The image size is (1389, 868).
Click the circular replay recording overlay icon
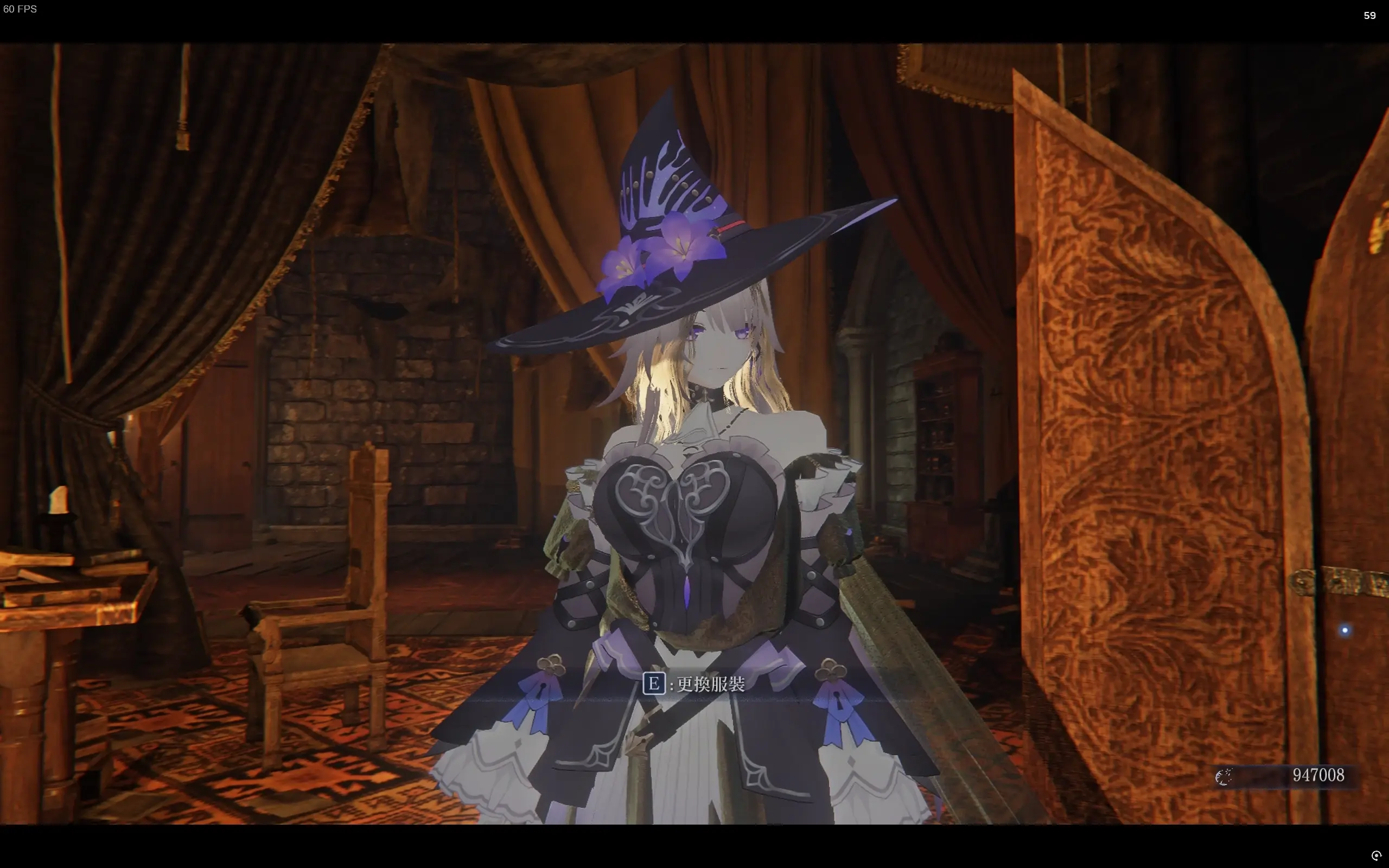pos(1376,856)
